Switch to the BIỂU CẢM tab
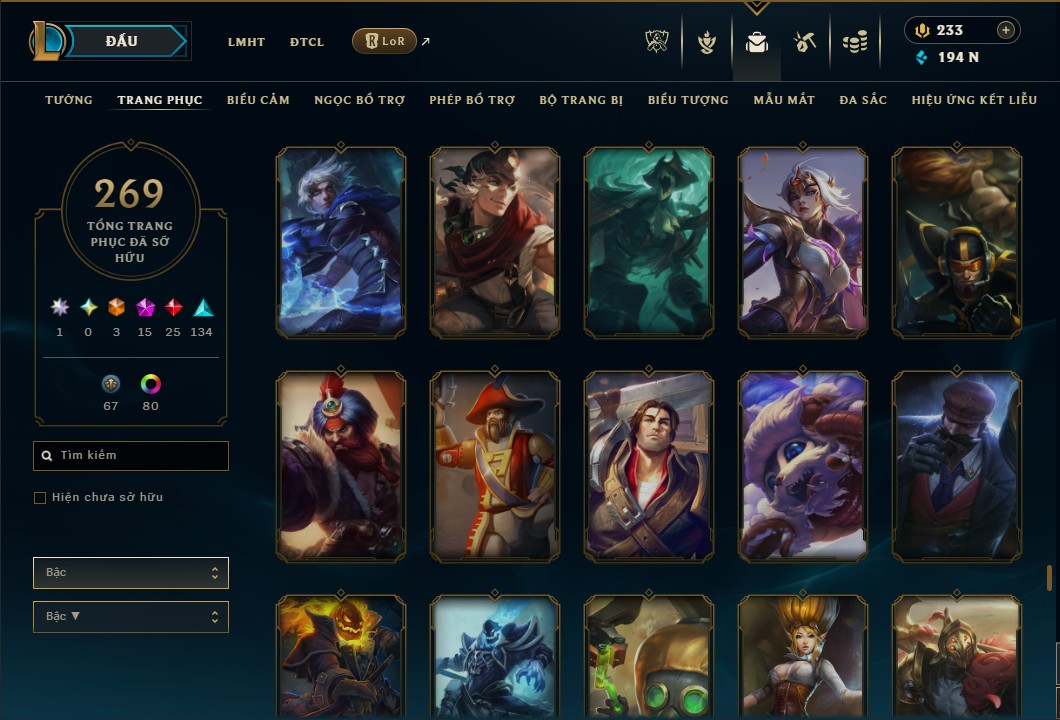This screenshot has width=1060, height=720. (258, 100)
